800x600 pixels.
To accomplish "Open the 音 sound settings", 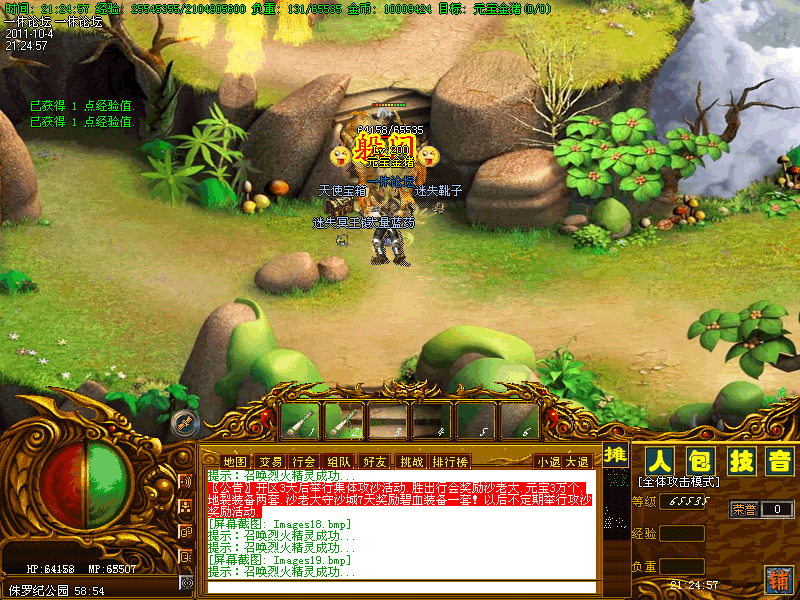I will pos(778,461).
